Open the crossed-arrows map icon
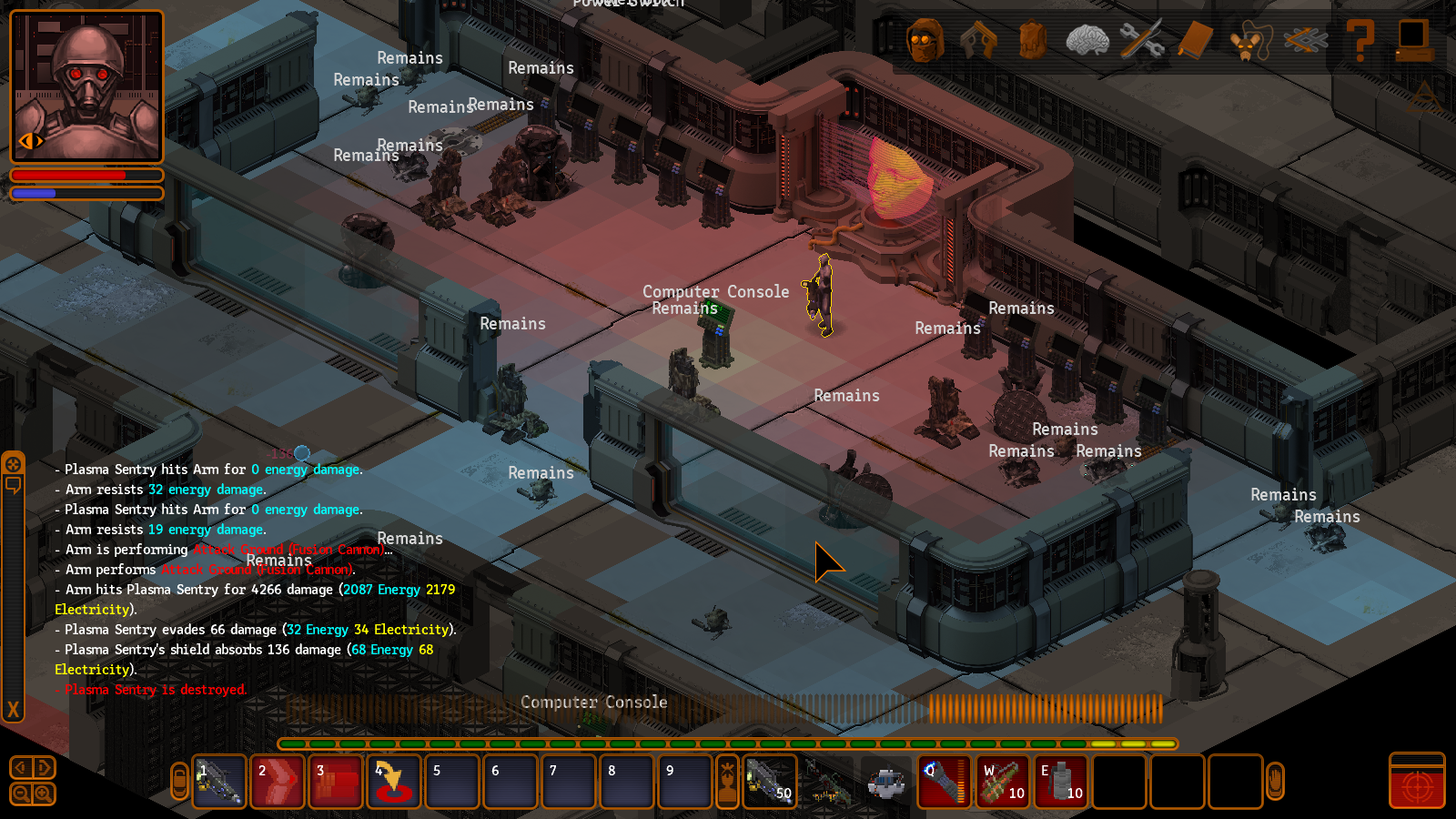This screenshot has width=1456, height=819. 1305,41
